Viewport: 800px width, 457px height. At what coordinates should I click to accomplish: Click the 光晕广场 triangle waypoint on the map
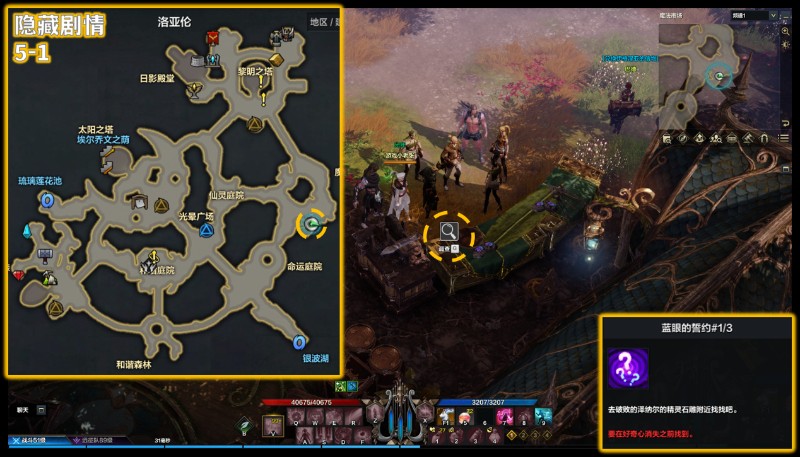[206, 230]
